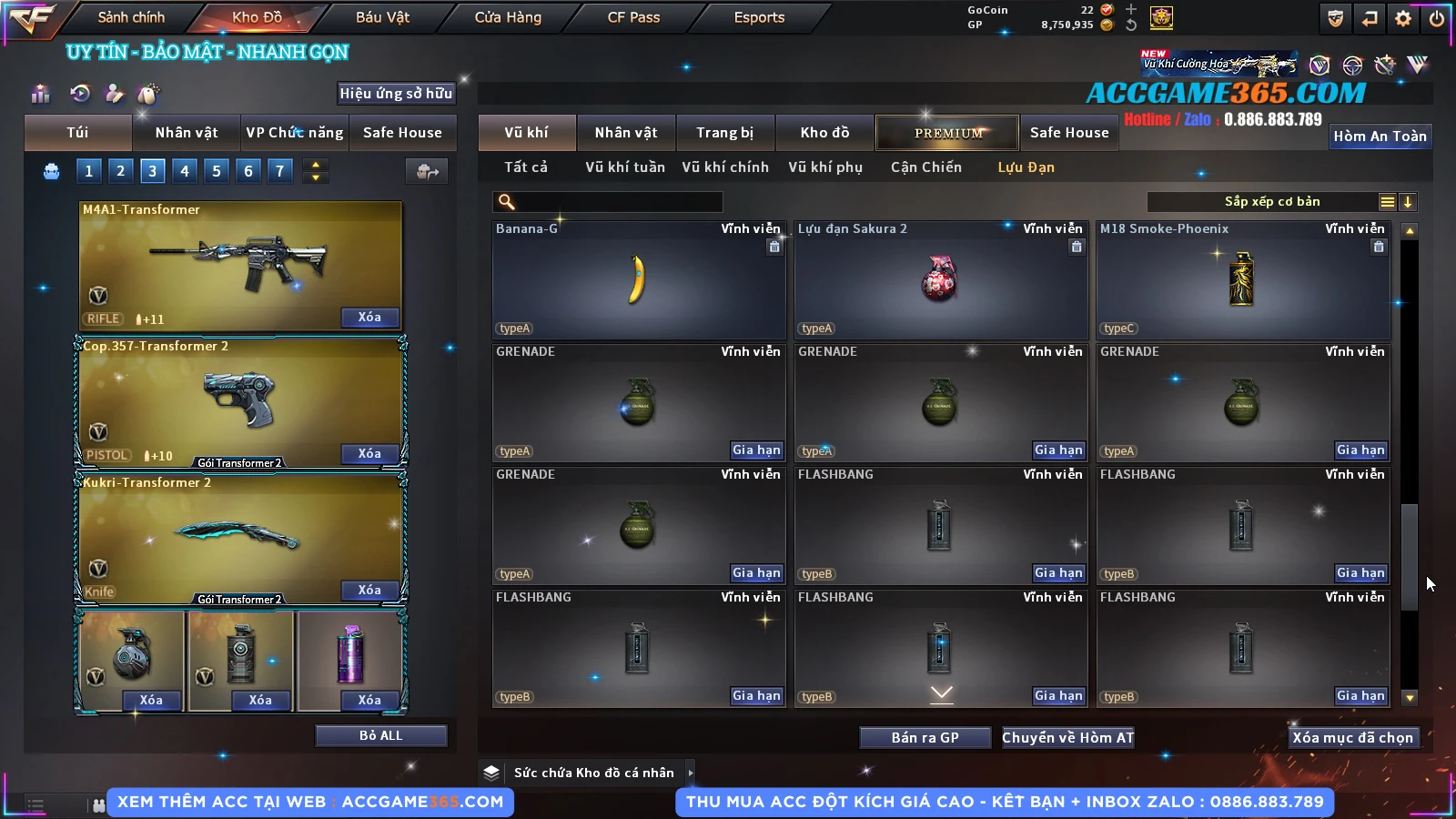
Task: Remove the M4A1-Transformer with Xóa
Action: point(369,317)
